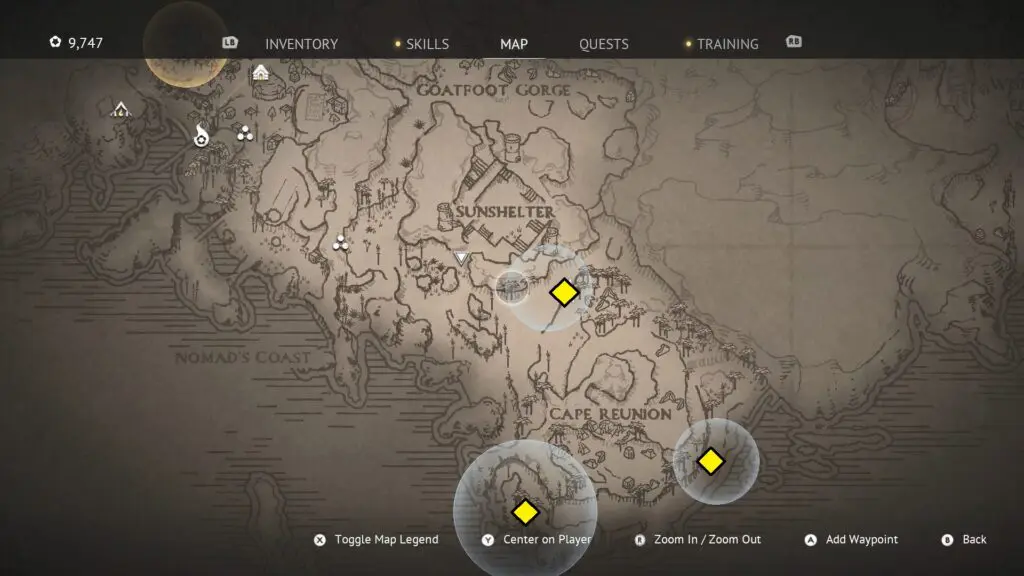Click the campfire marker on the map
This screenshot has height=576, width=1024.
[201, 136]
